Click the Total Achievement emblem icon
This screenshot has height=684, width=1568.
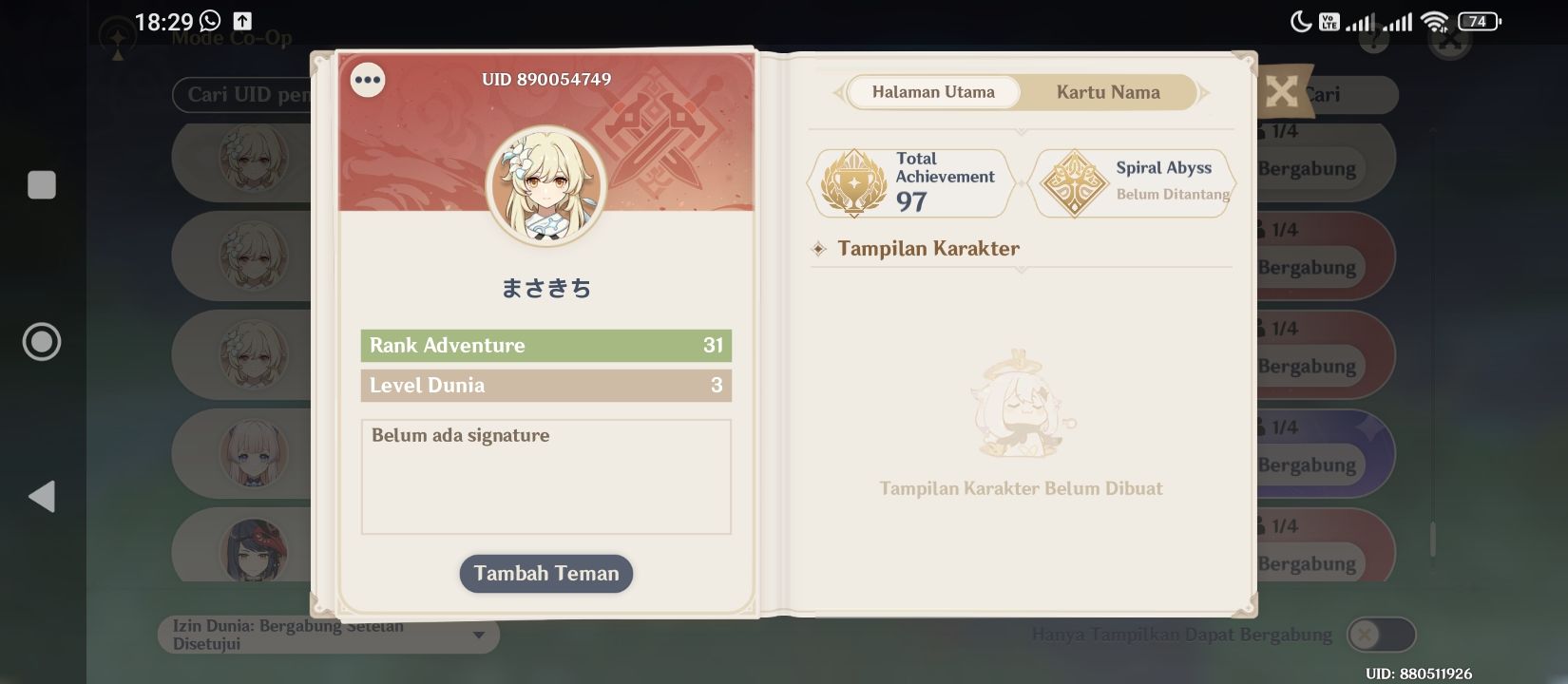(854, 182)
